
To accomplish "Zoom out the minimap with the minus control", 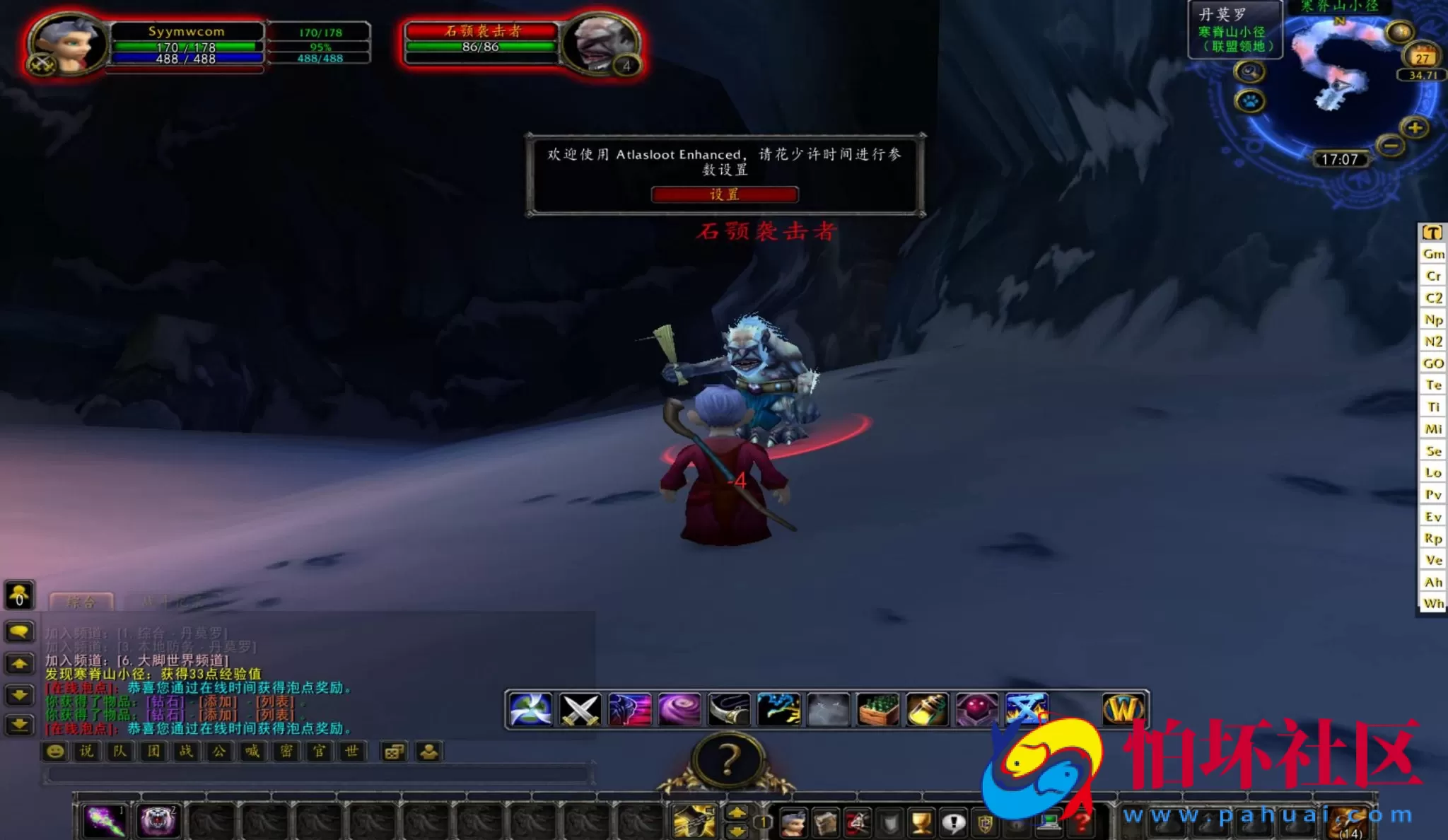I will click(x=1391, y=146).
